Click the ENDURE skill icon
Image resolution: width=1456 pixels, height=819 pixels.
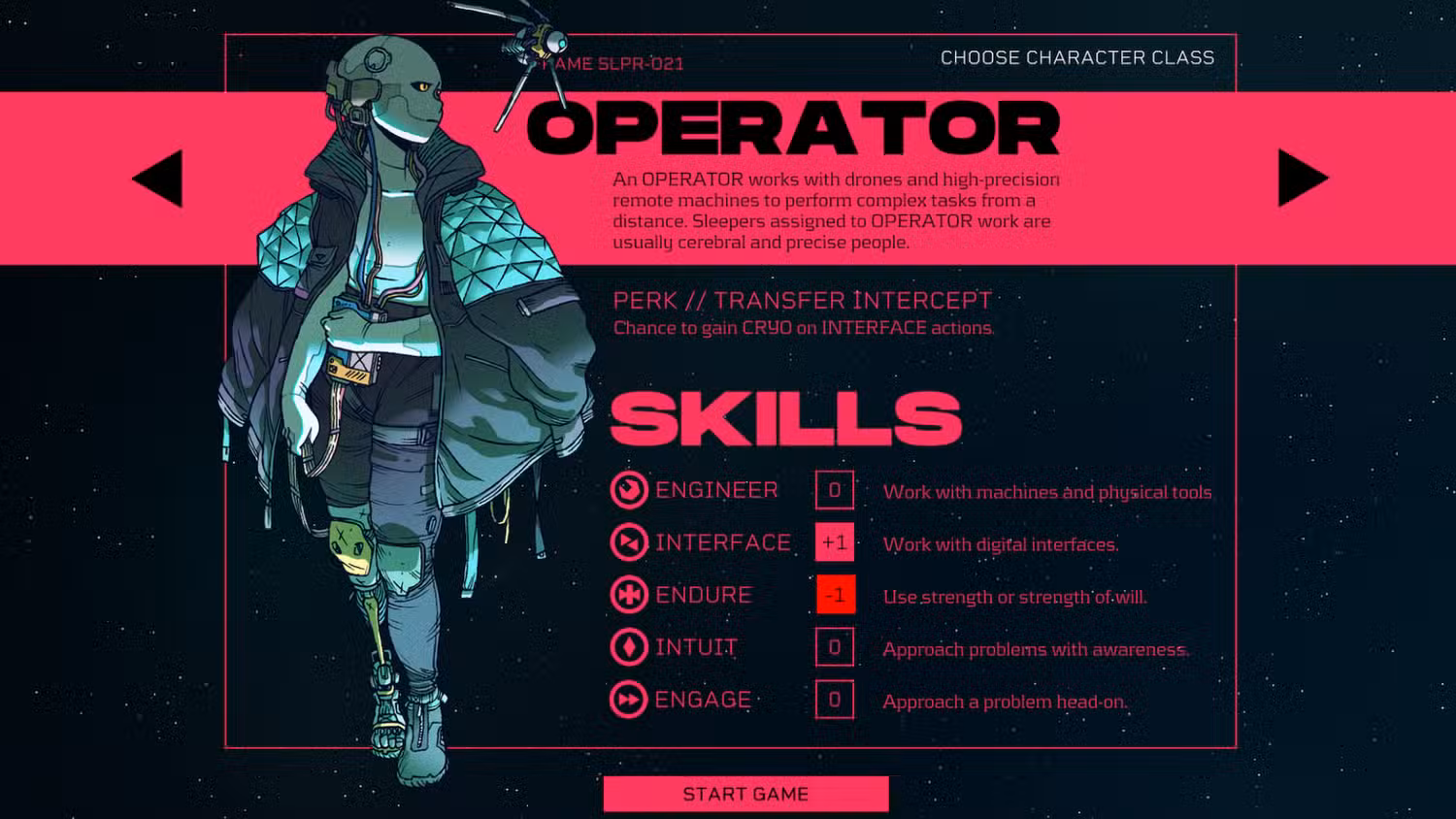(x=629, y=595)
